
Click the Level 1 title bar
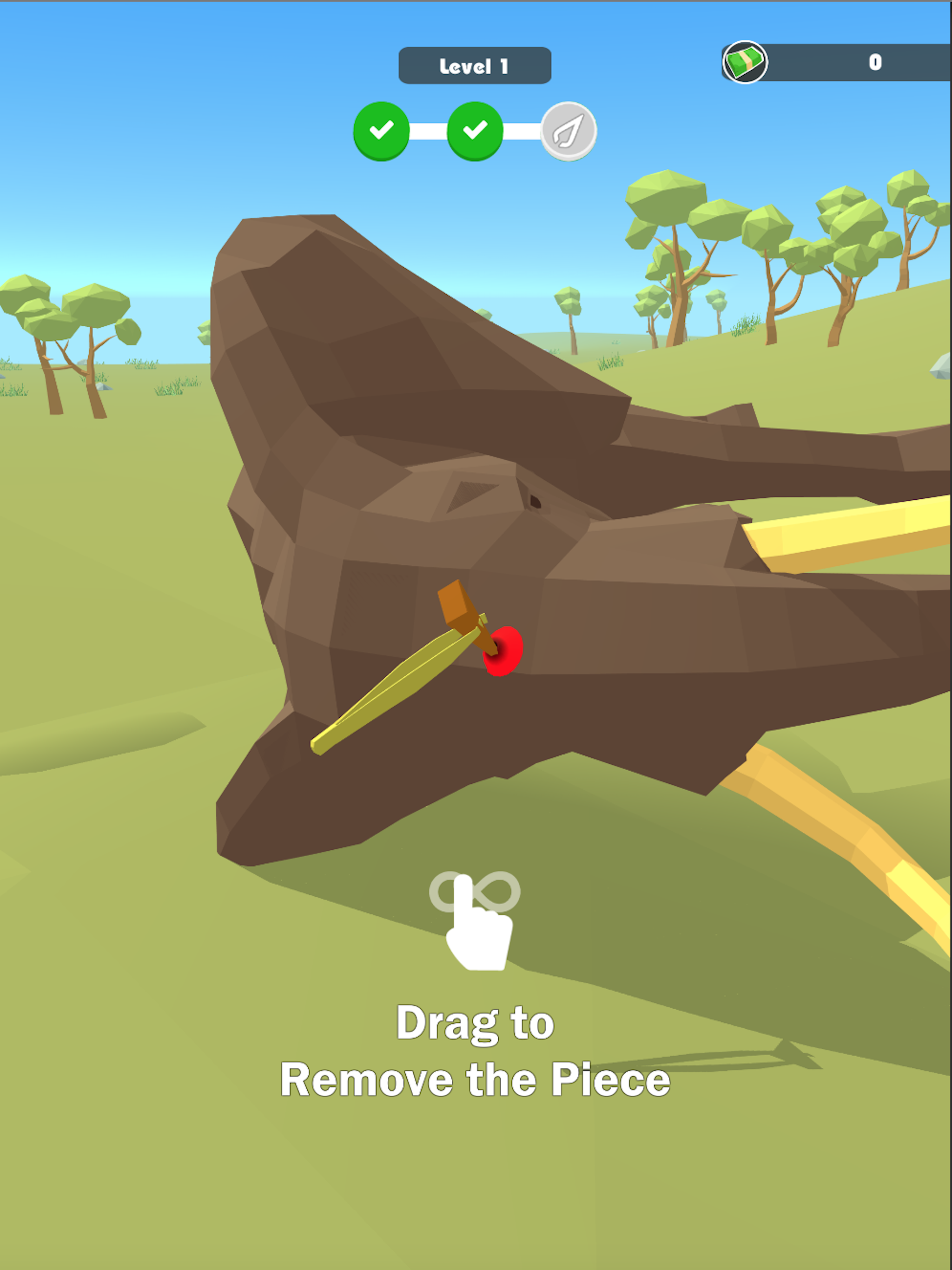(x=474, y=65)
